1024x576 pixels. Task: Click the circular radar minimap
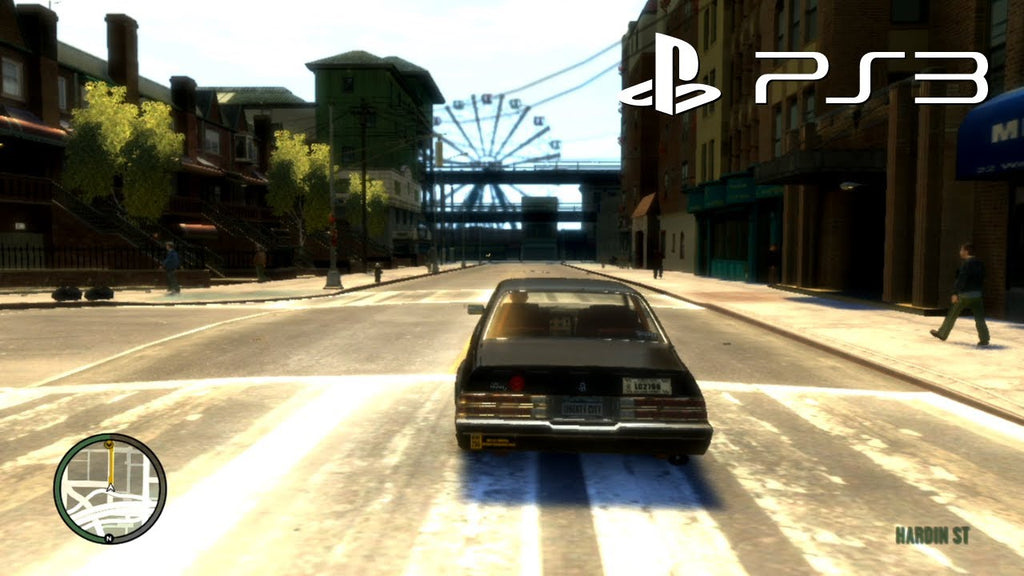[110, 488]
